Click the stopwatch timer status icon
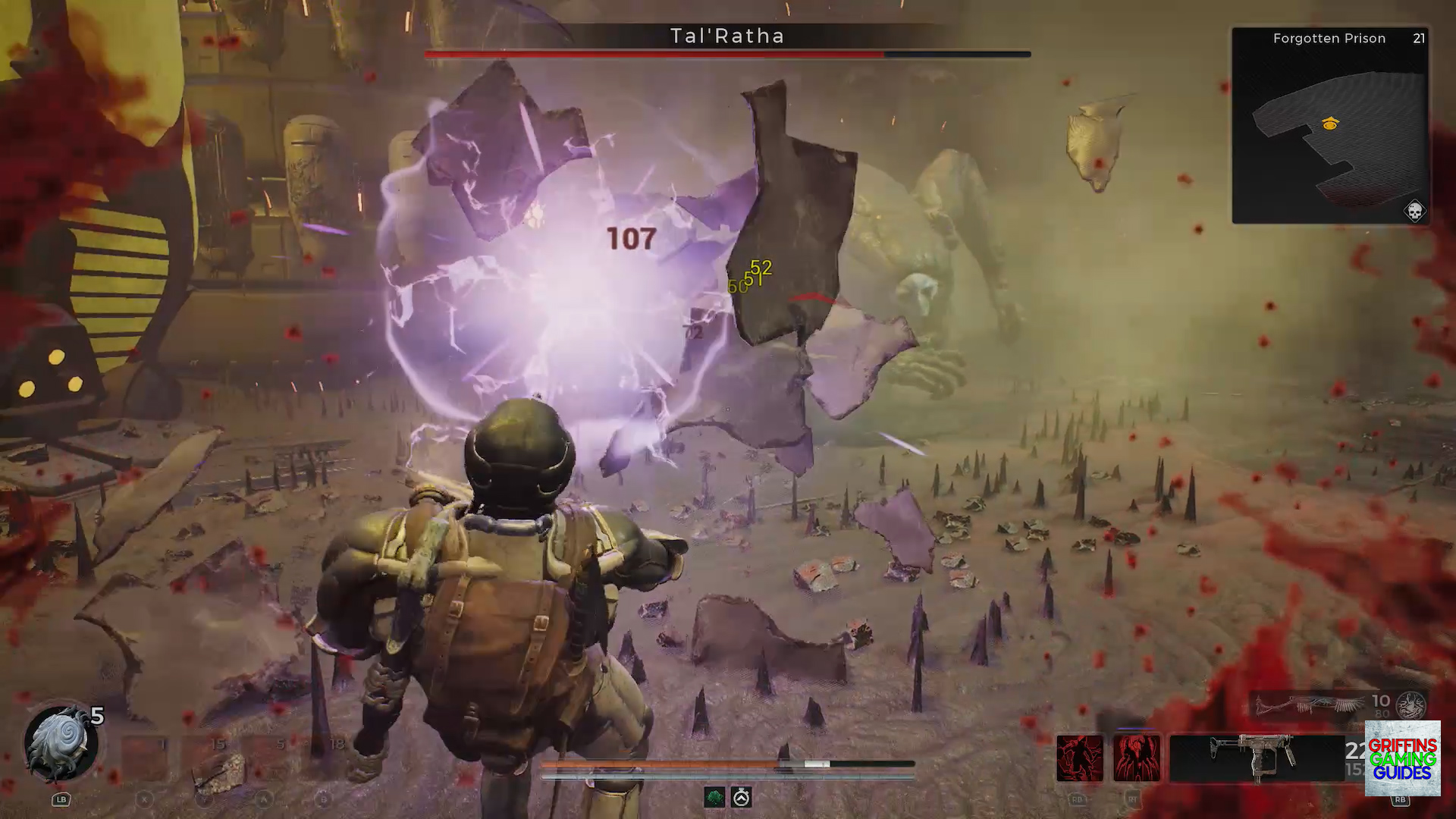Screen dimensions: 1456x819 tap(742, 797)
